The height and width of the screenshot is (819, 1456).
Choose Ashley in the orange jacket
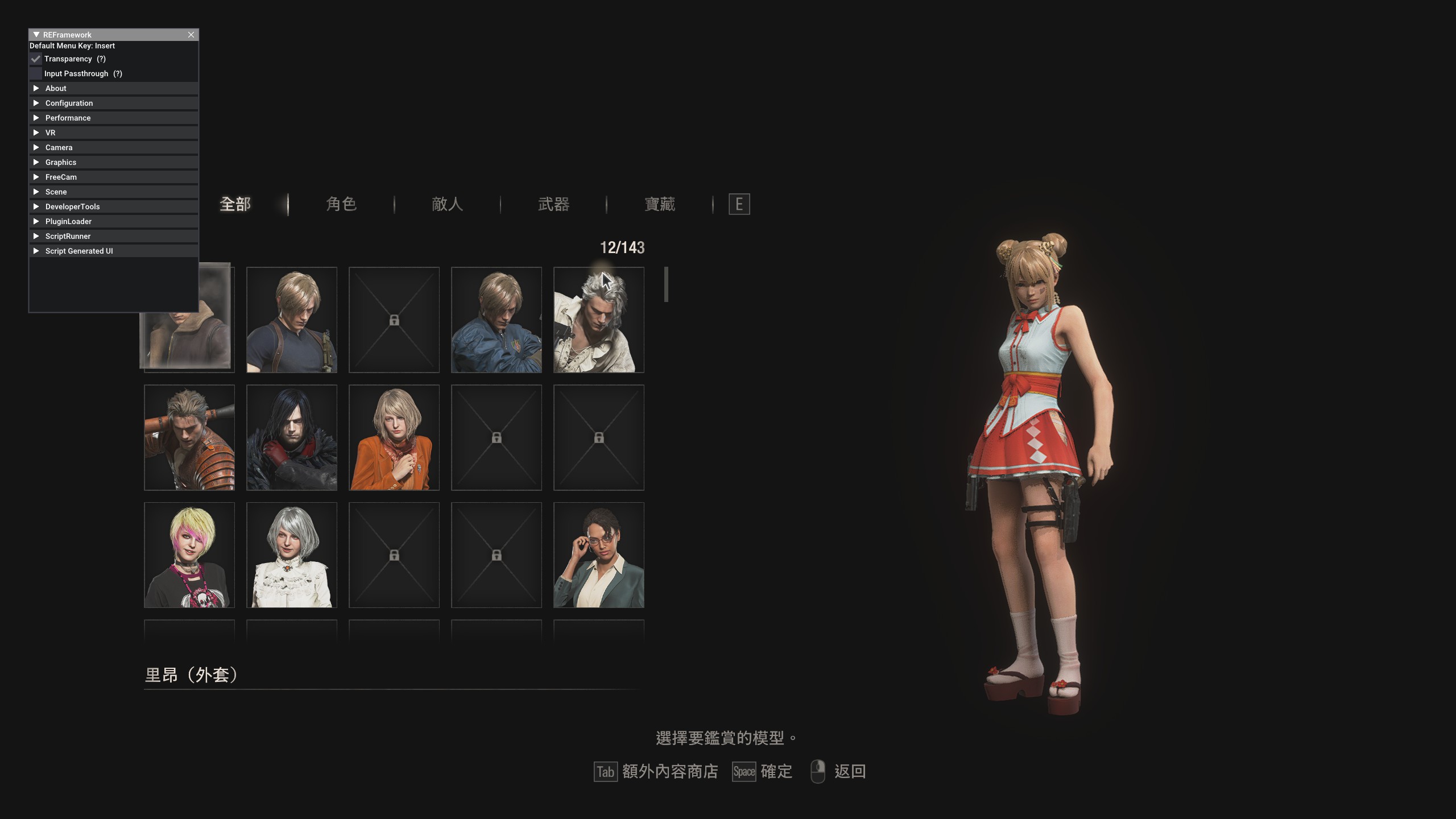pyautogui.click(x=394, y=437)
